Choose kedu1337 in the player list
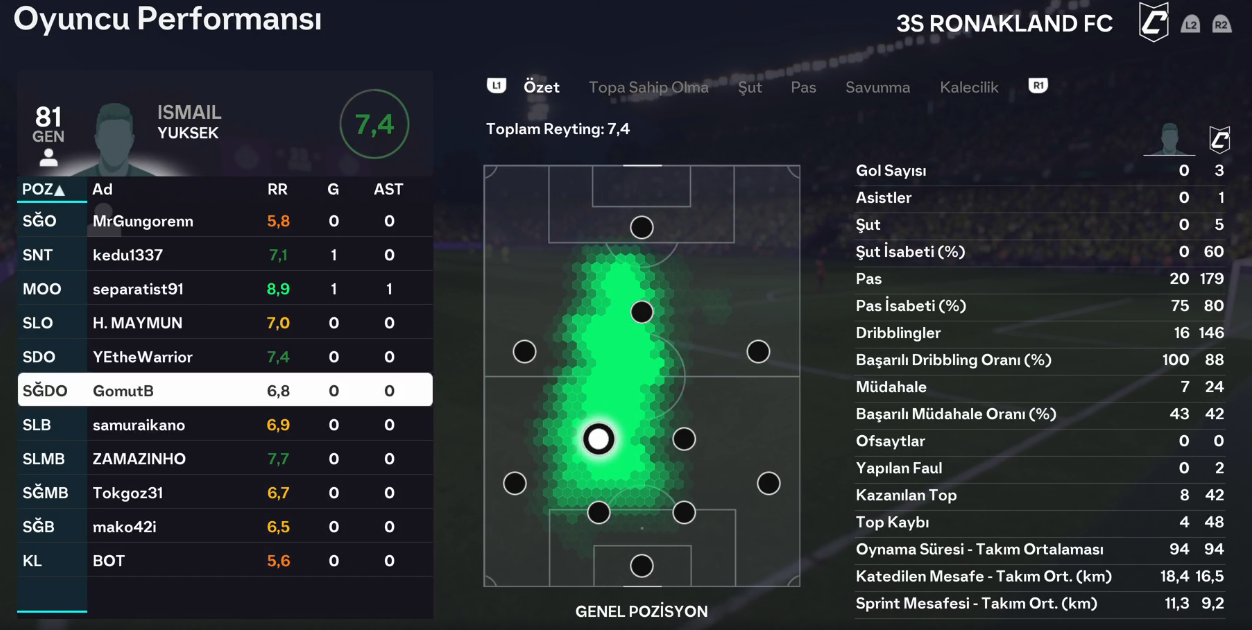Screen dimensions: 1252x630 (225, 255)
